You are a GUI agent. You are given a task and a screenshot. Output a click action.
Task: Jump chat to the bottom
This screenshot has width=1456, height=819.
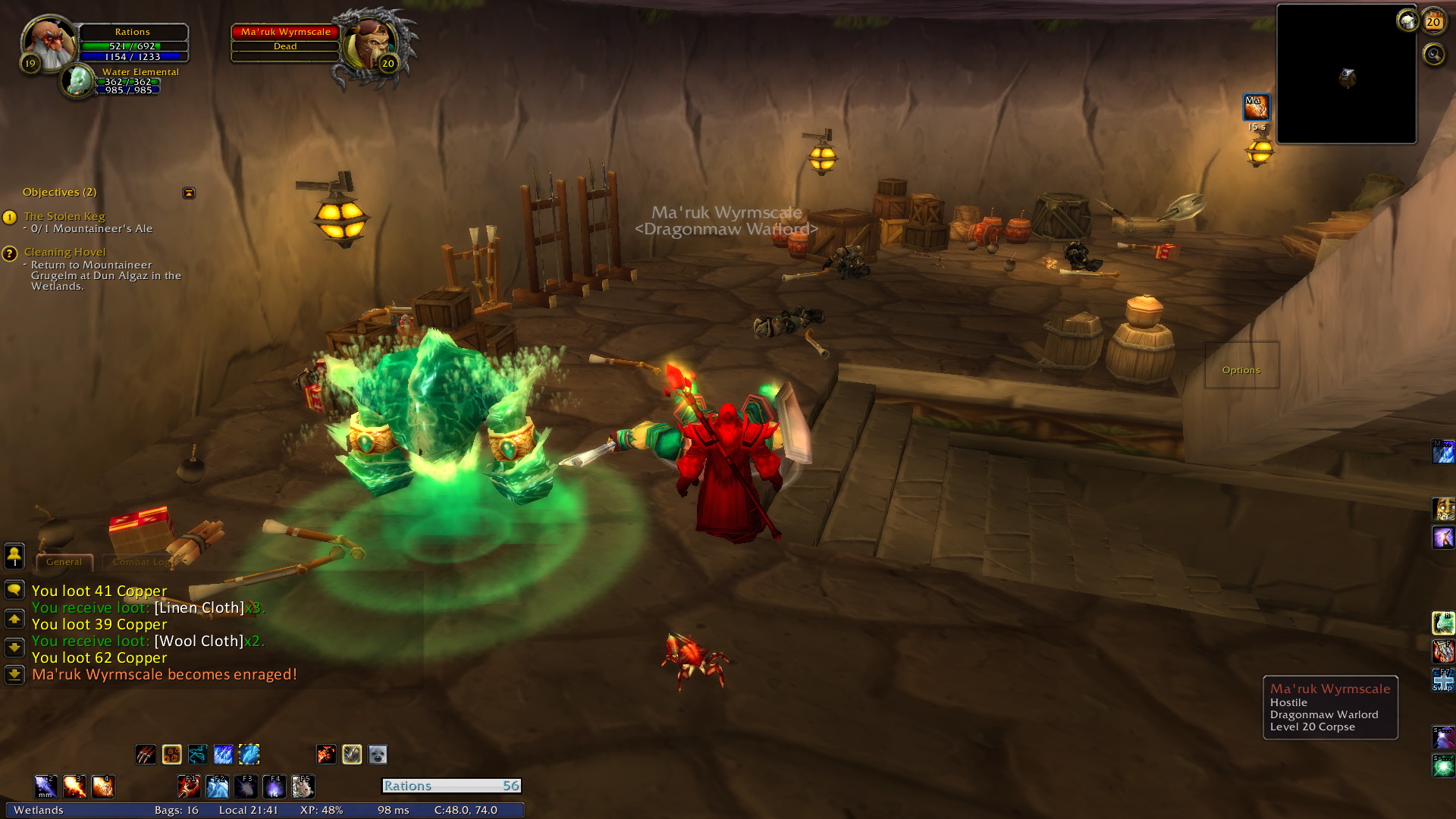click(x=14, y=674)
